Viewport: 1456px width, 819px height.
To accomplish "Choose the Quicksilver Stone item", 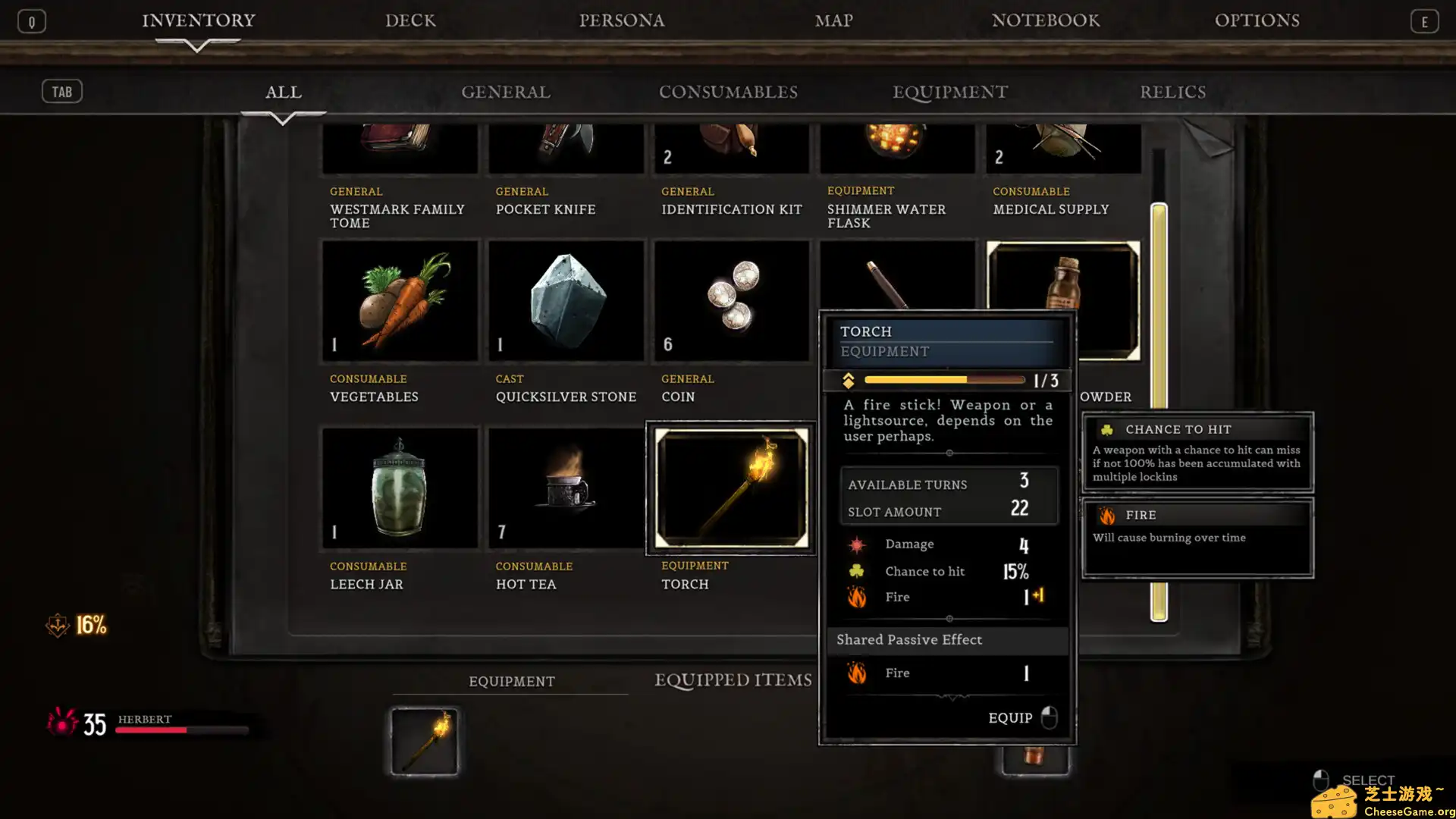I will (566, 301).
